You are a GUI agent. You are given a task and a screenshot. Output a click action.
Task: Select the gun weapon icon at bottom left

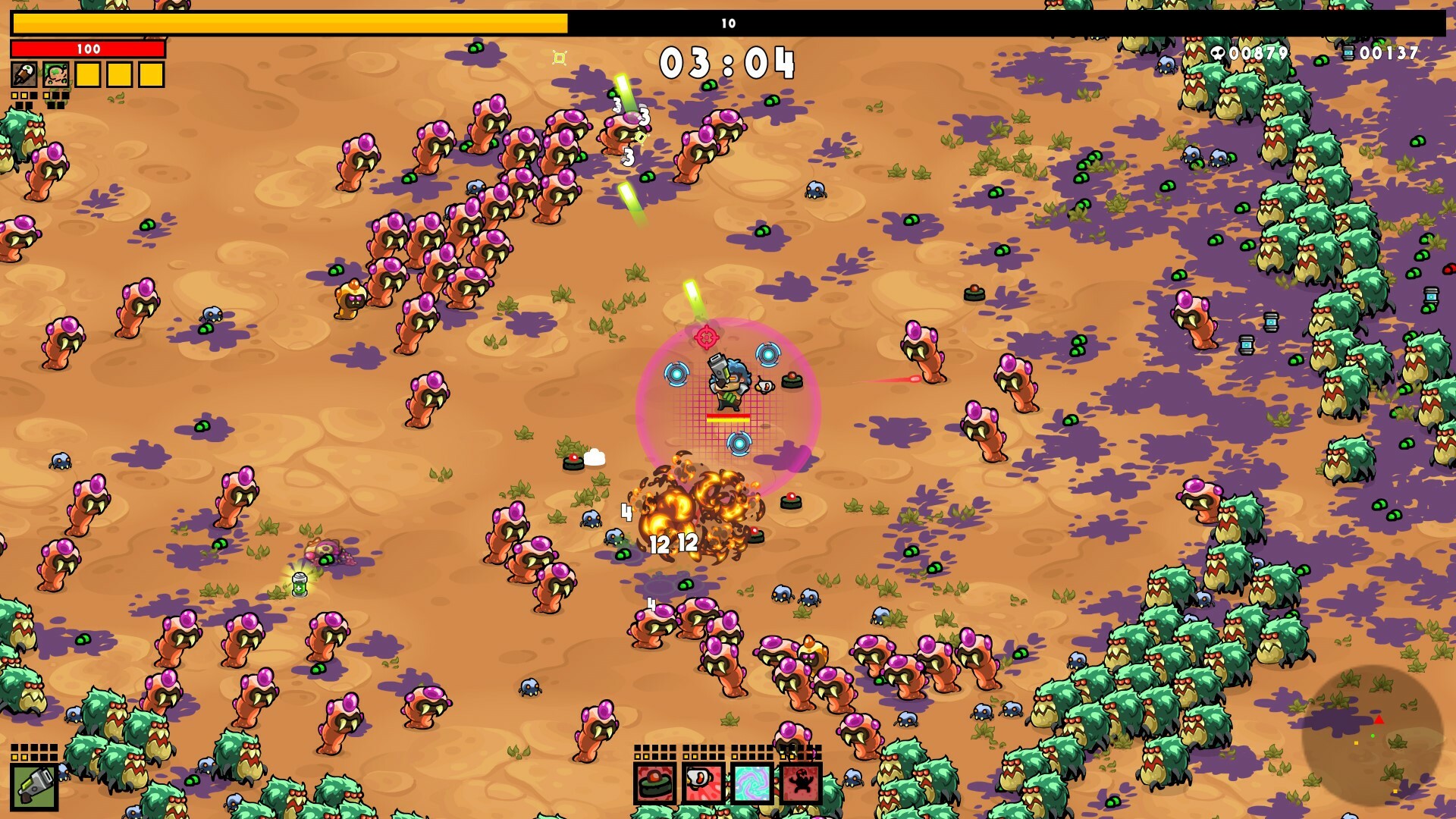click(36, 786)
